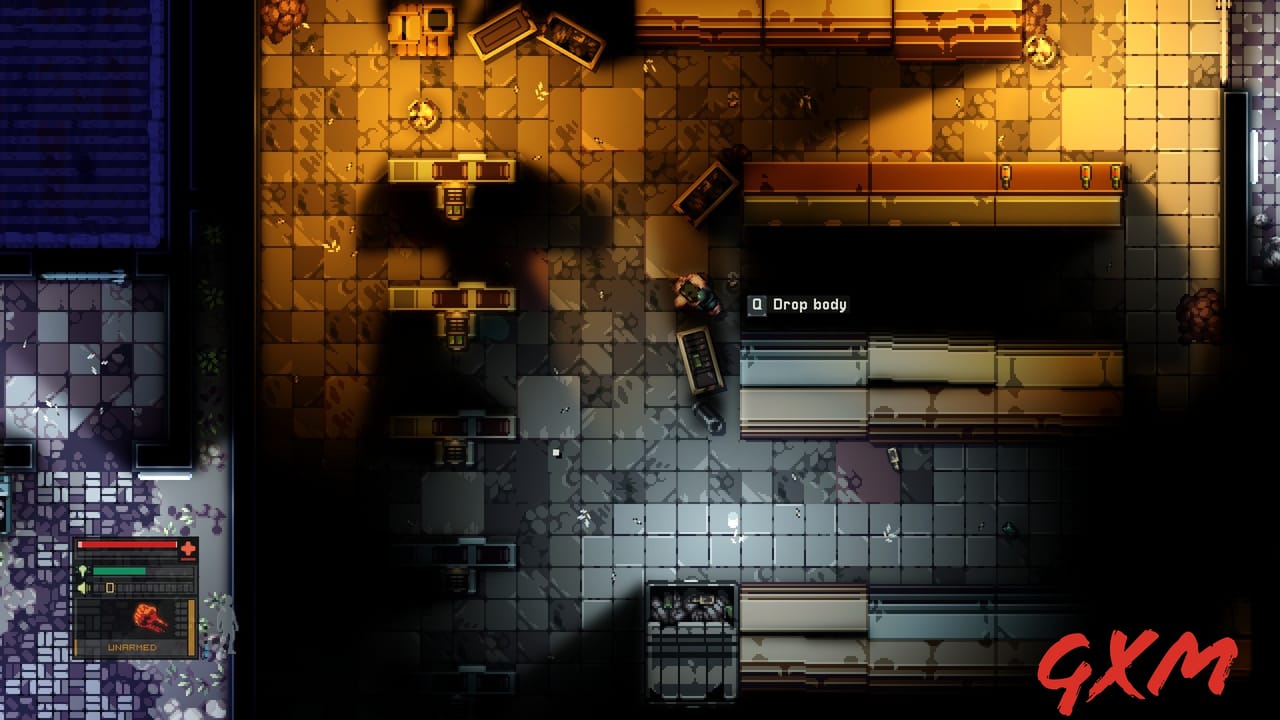Click the UNARMED weapon label
Image resolution: width=1280 pixels, height=720 pixels.
[132, 647]
